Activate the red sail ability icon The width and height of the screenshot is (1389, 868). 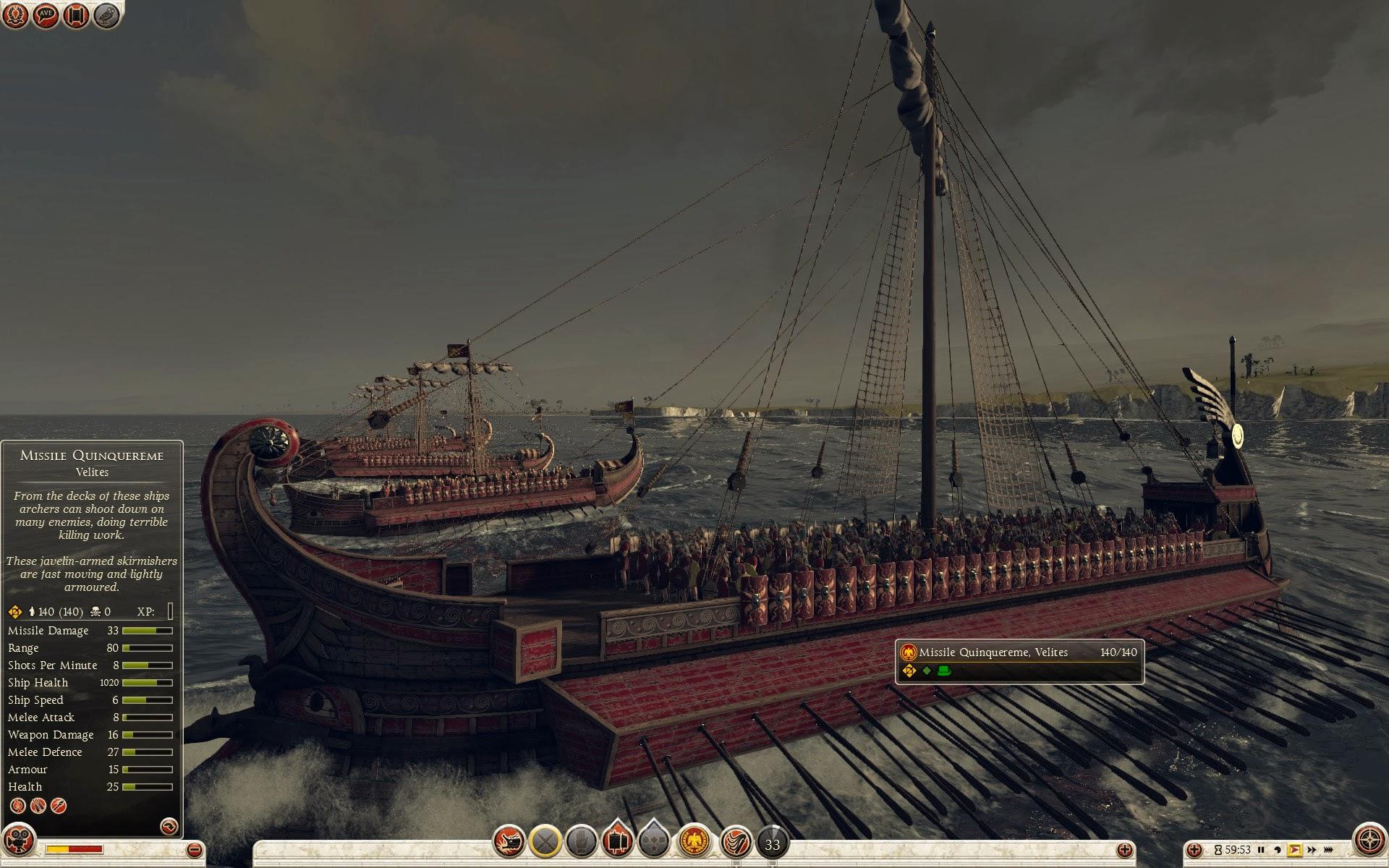coord(736,842)
